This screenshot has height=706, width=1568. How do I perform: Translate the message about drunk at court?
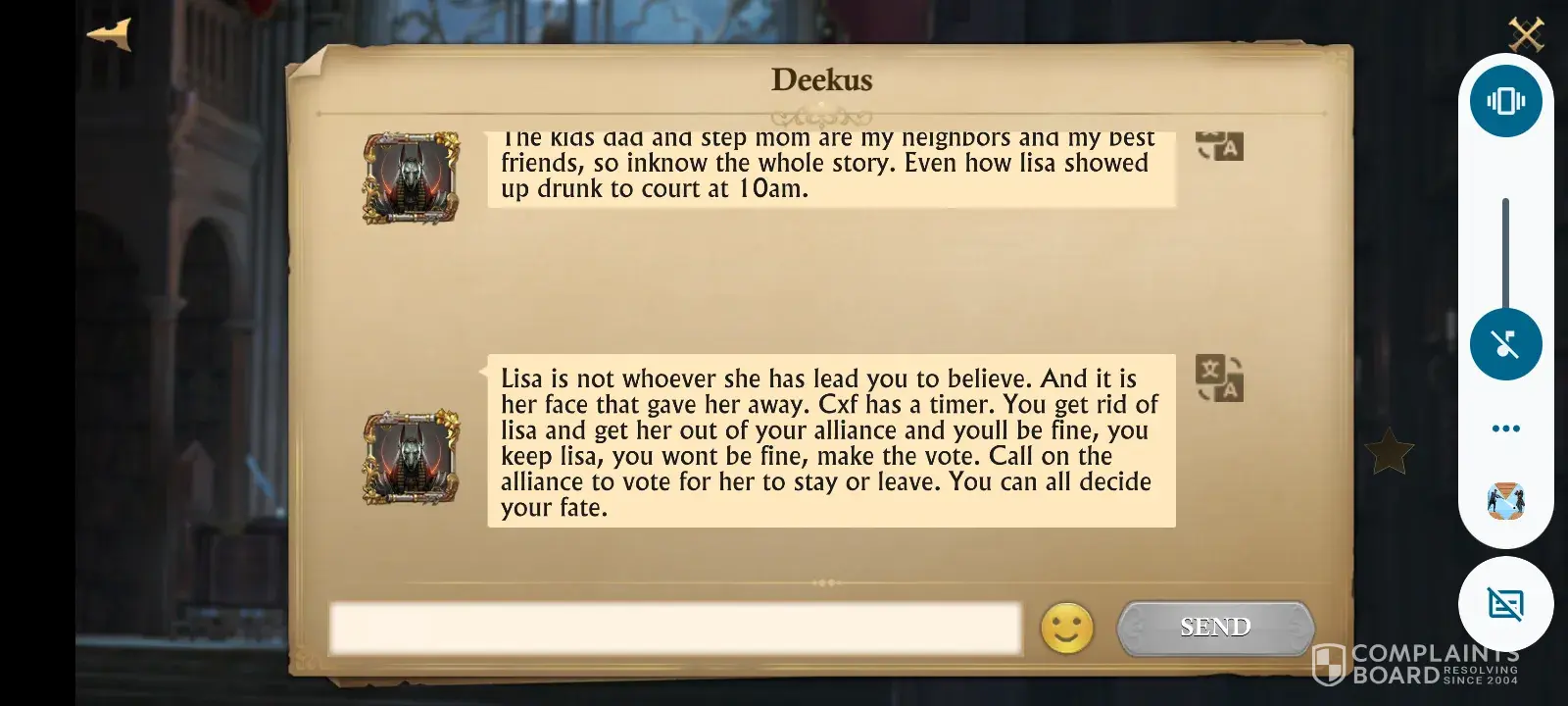click(x=1219, y=146)
